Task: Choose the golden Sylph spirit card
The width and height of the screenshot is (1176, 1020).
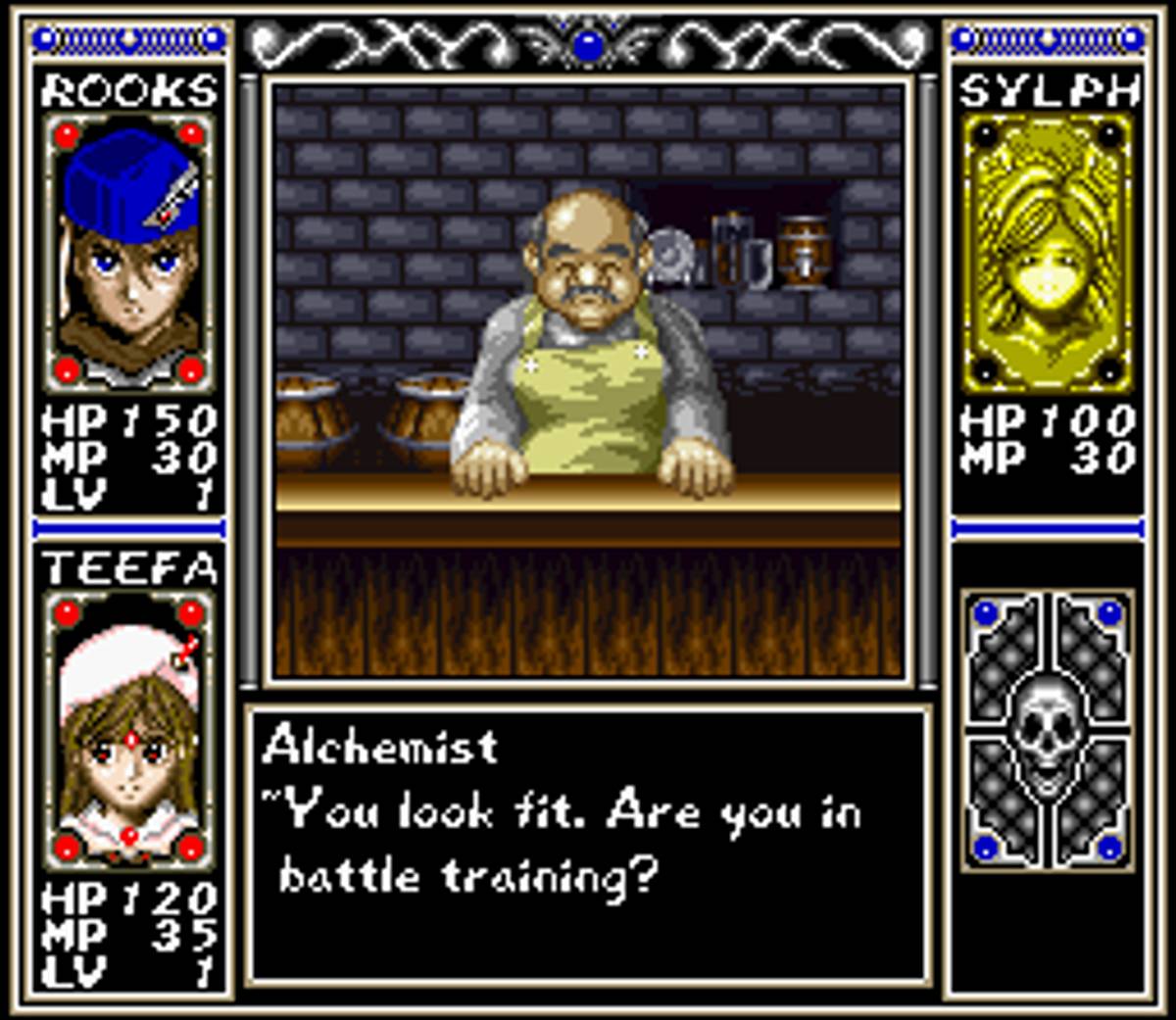Action: click(x=1047, y=253)
